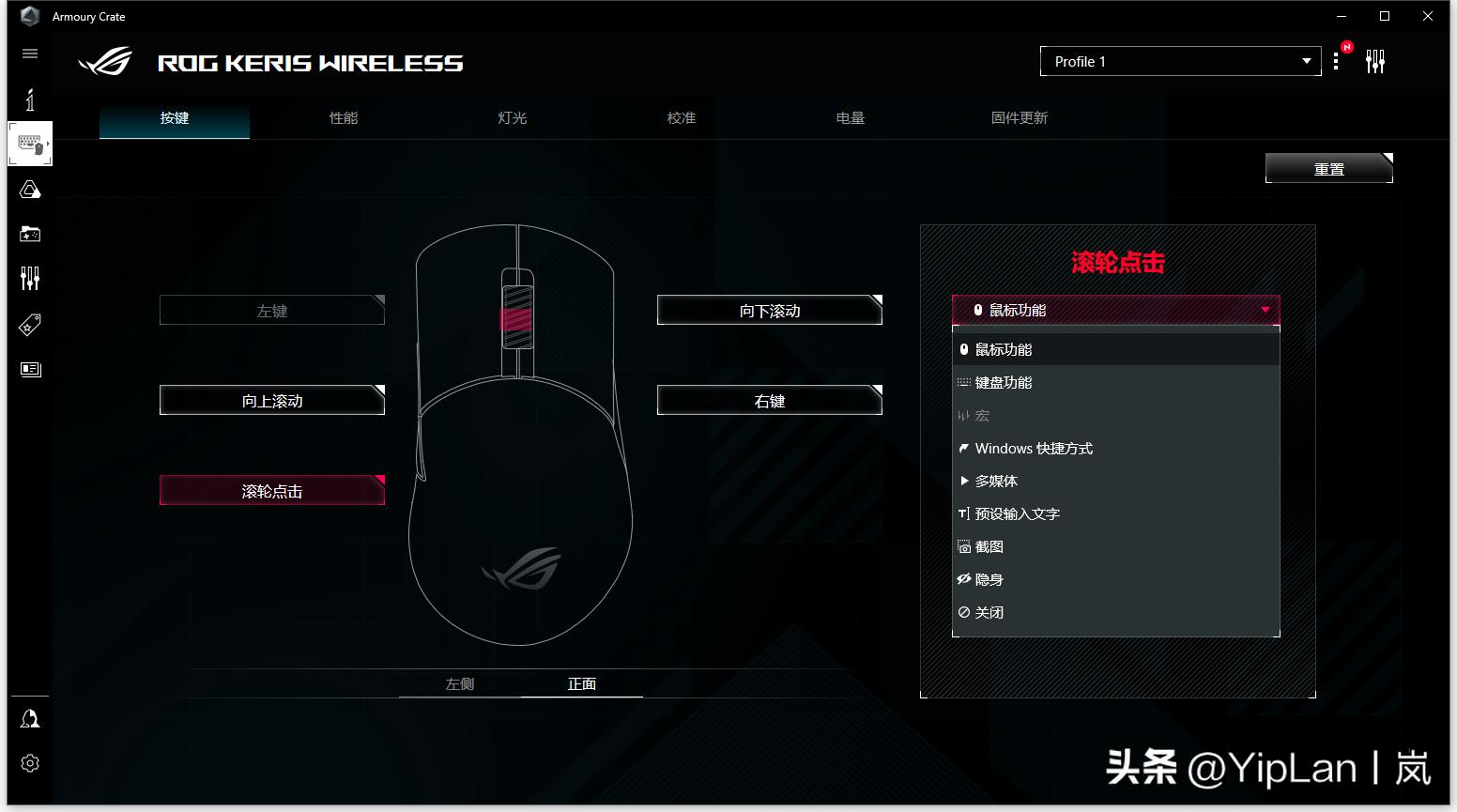The height and width of the screenshot is (812, 1457).
Task: Select the 向上滚动 scroll-up button assignment
Action: [272, 401]
